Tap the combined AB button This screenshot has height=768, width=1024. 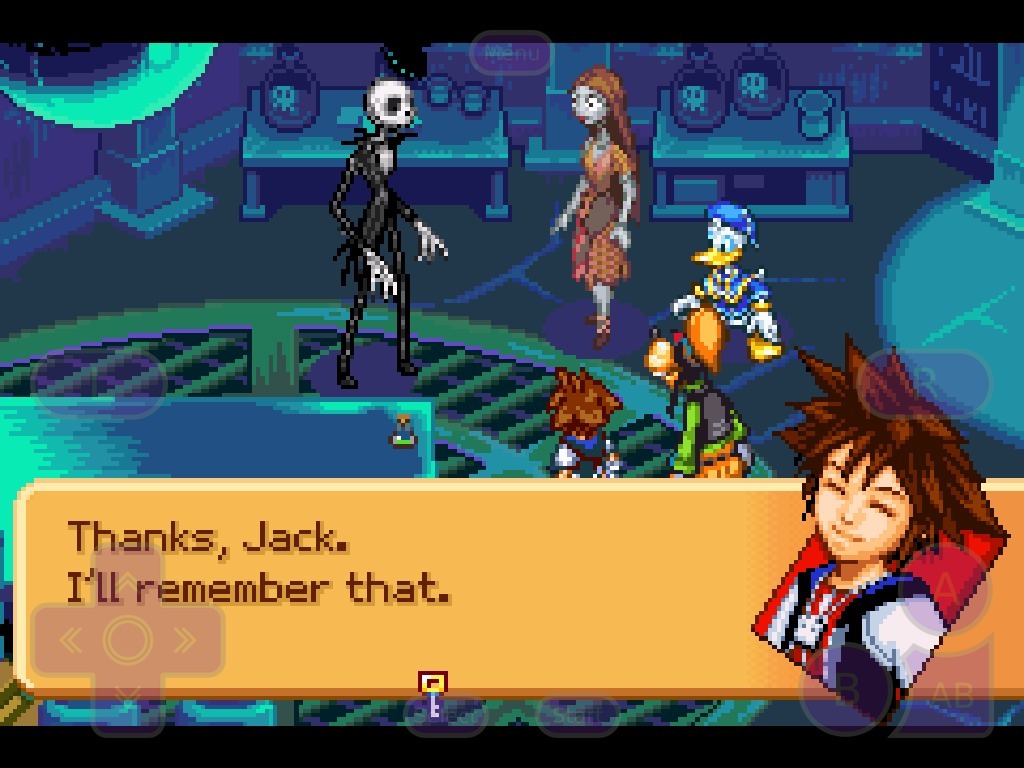pos(951,694)
